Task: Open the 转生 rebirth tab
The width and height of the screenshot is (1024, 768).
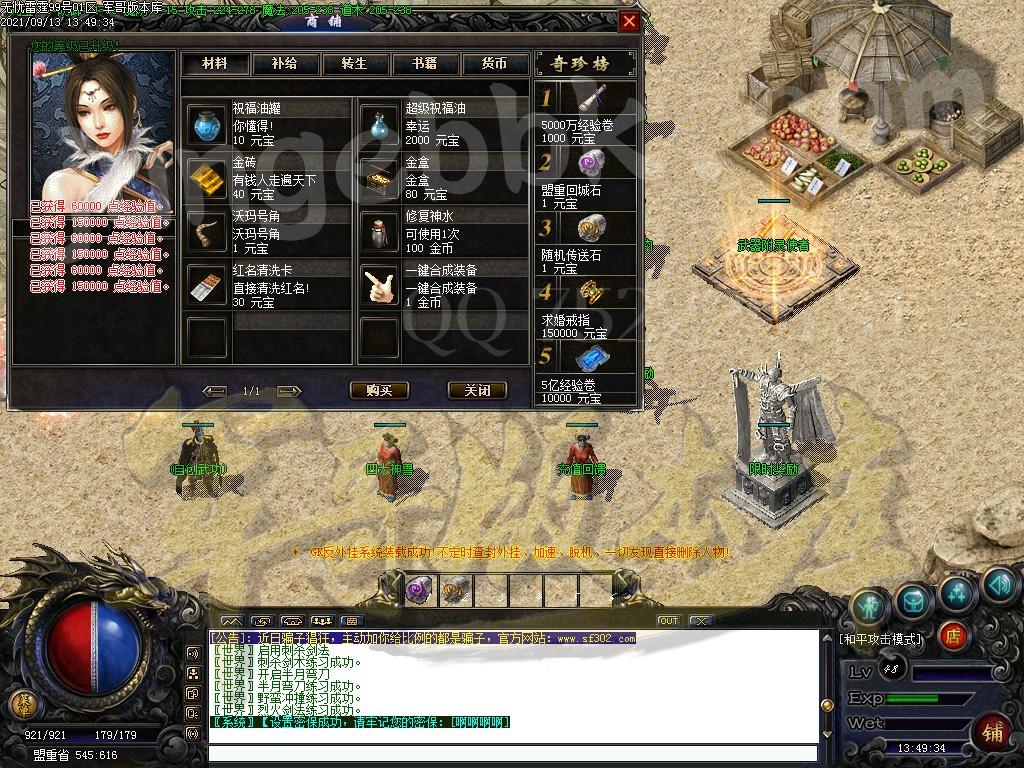Action: pos(354,63)
